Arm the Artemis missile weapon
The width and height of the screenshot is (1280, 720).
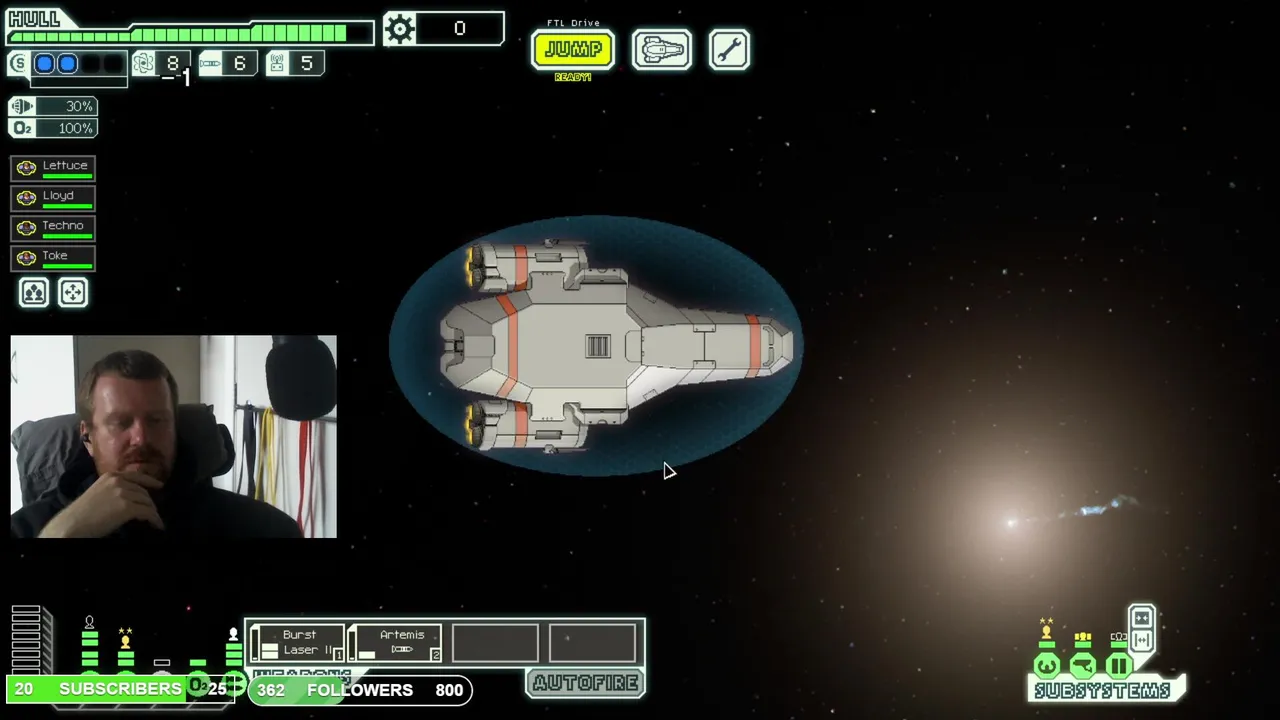point(396,642)
